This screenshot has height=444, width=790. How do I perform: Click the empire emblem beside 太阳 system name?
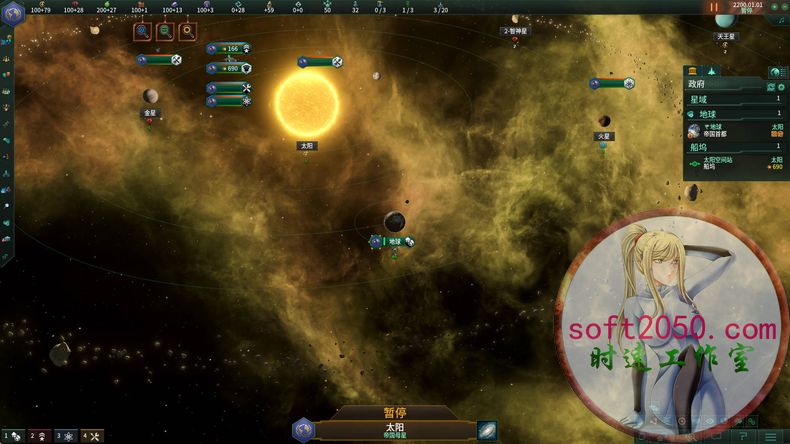coord(303,430)
